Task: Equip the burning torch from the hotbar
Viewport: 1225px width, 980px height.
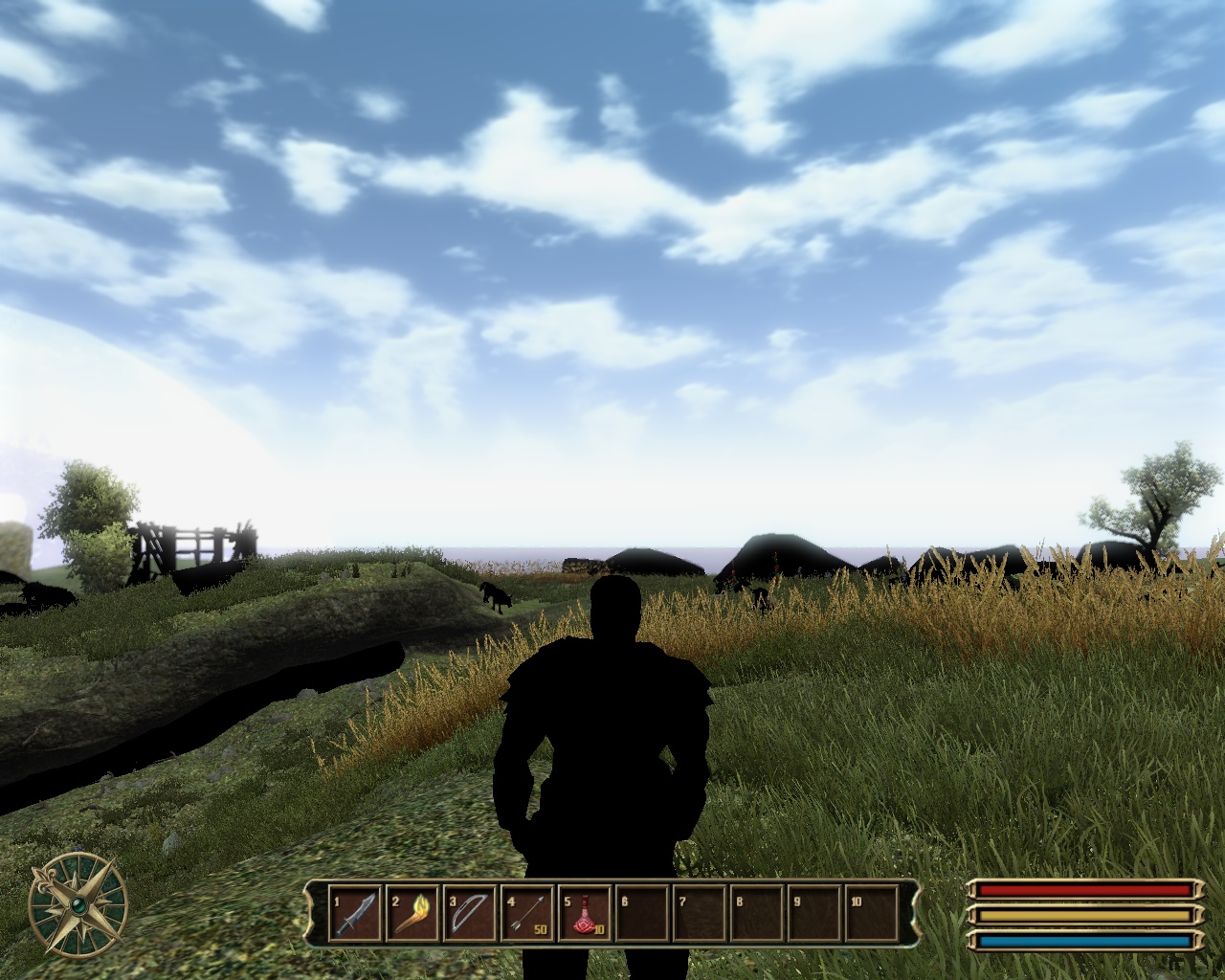Action: click(413, 914)
